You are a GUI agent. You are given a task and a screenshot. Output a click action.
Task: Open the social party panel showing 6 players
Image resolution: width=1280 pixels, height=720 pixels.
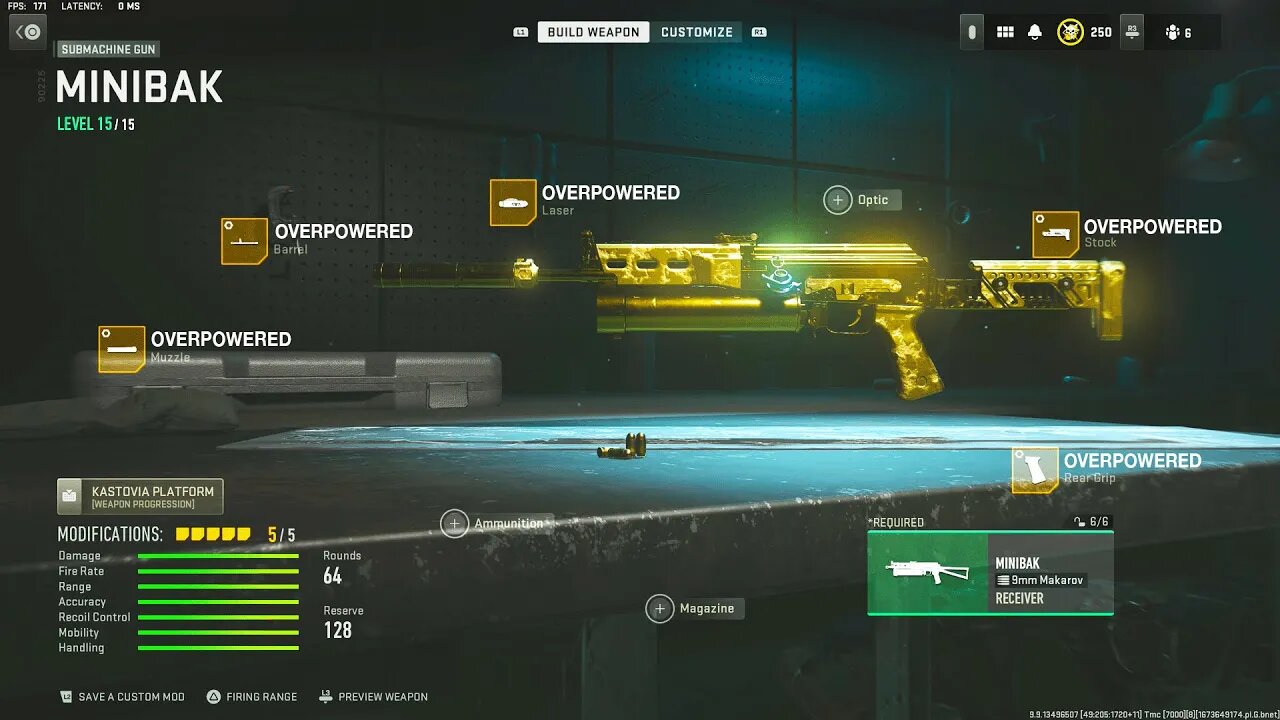pyautogui.click(x=1176, y=31)
